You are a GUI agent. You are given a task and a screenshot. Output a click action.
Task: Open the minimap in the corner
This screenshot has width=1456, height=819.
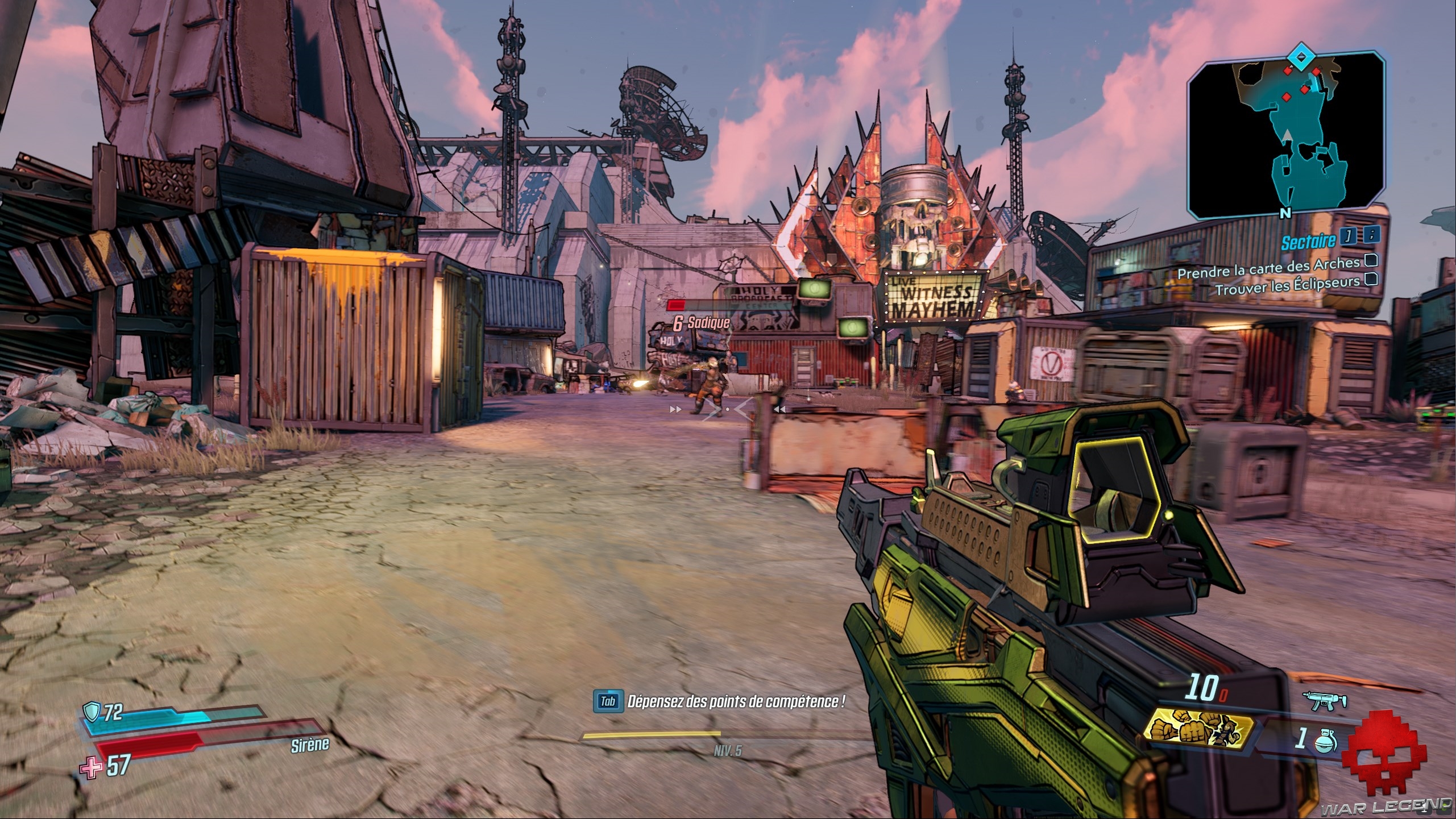point(1285,135)
